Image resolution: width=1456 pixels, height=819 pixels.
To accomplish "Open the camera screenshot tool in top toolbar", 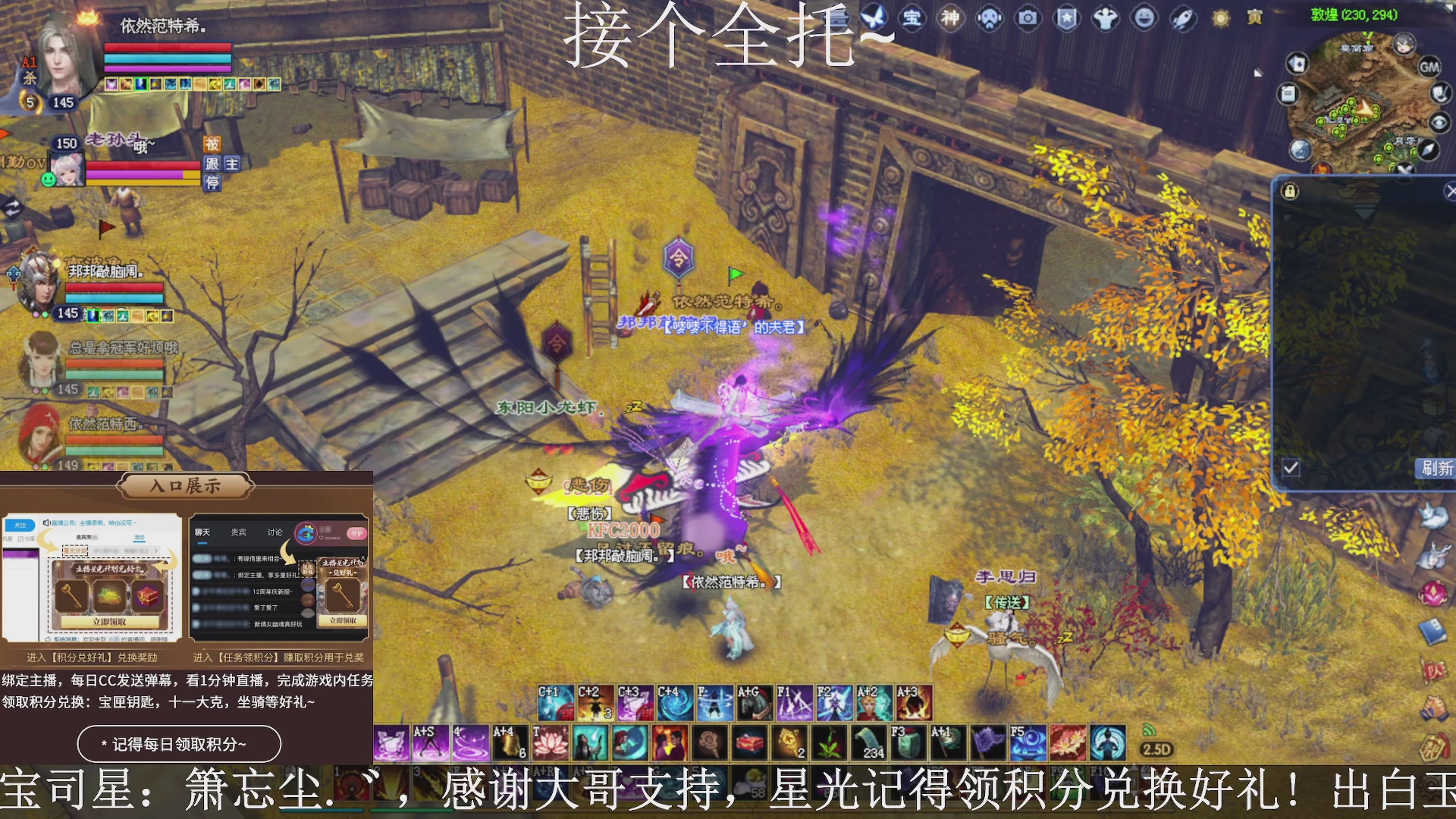I will click(x=1028, y=20).
